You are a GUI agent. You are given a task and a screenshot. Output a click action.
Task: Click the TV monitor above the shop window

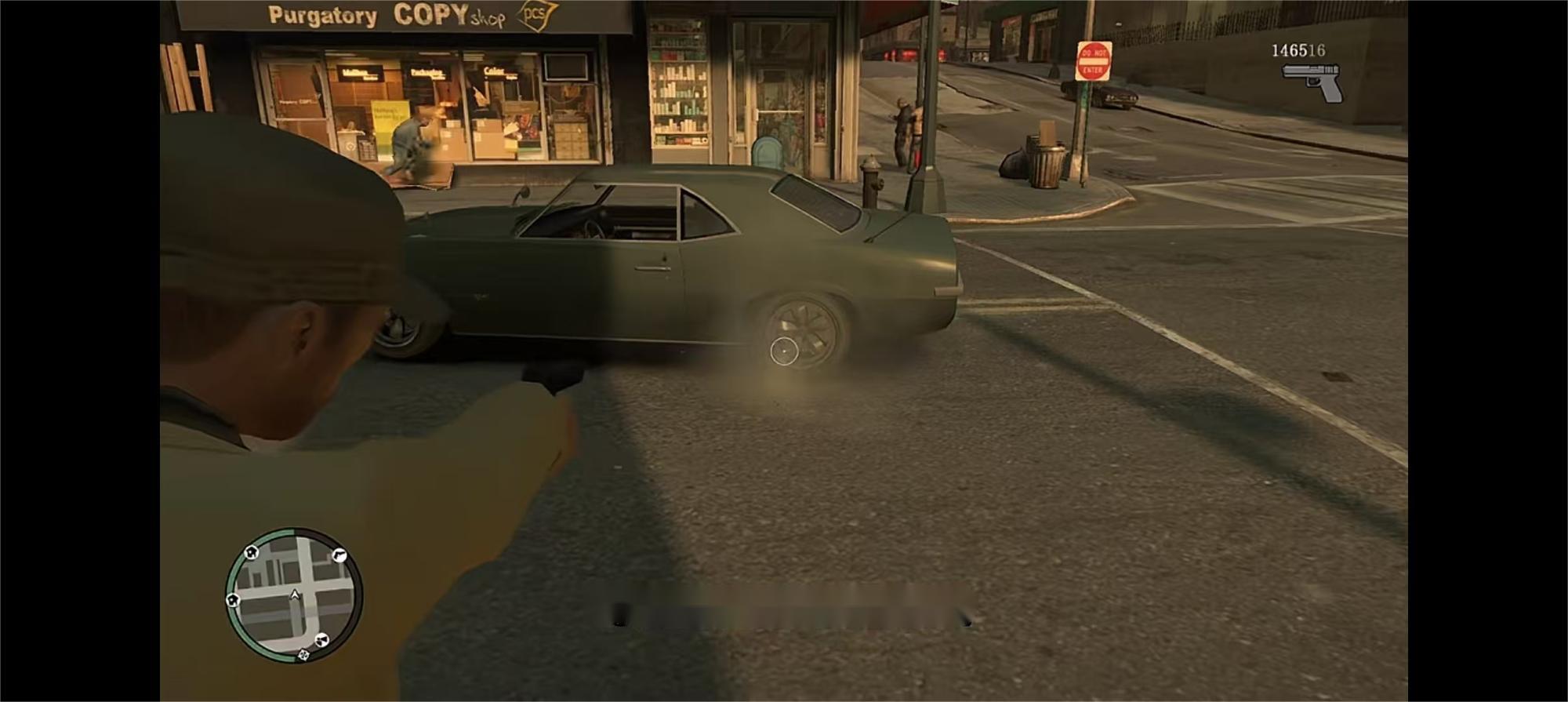564,66
